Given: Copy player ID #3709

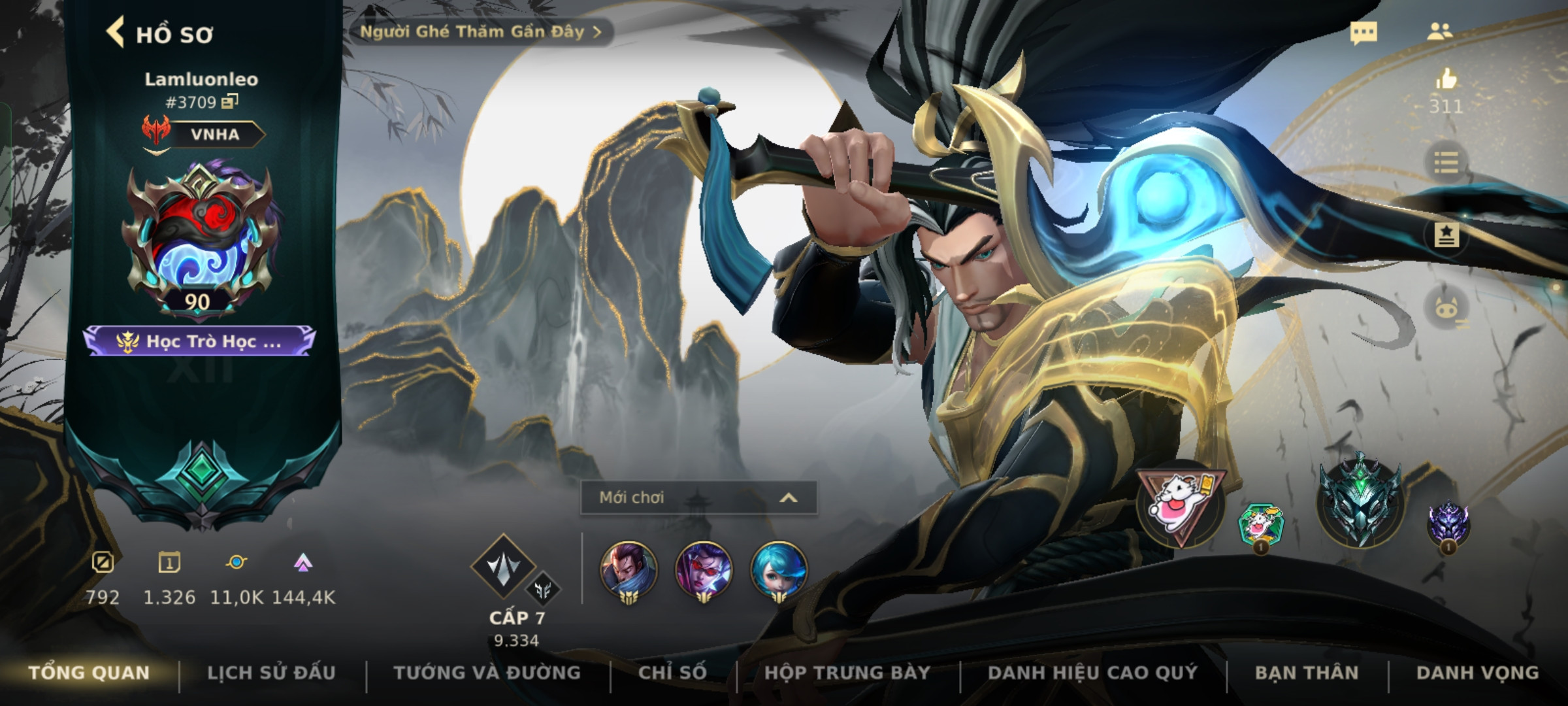Looking at the screenshot, I should click(230, 101).
